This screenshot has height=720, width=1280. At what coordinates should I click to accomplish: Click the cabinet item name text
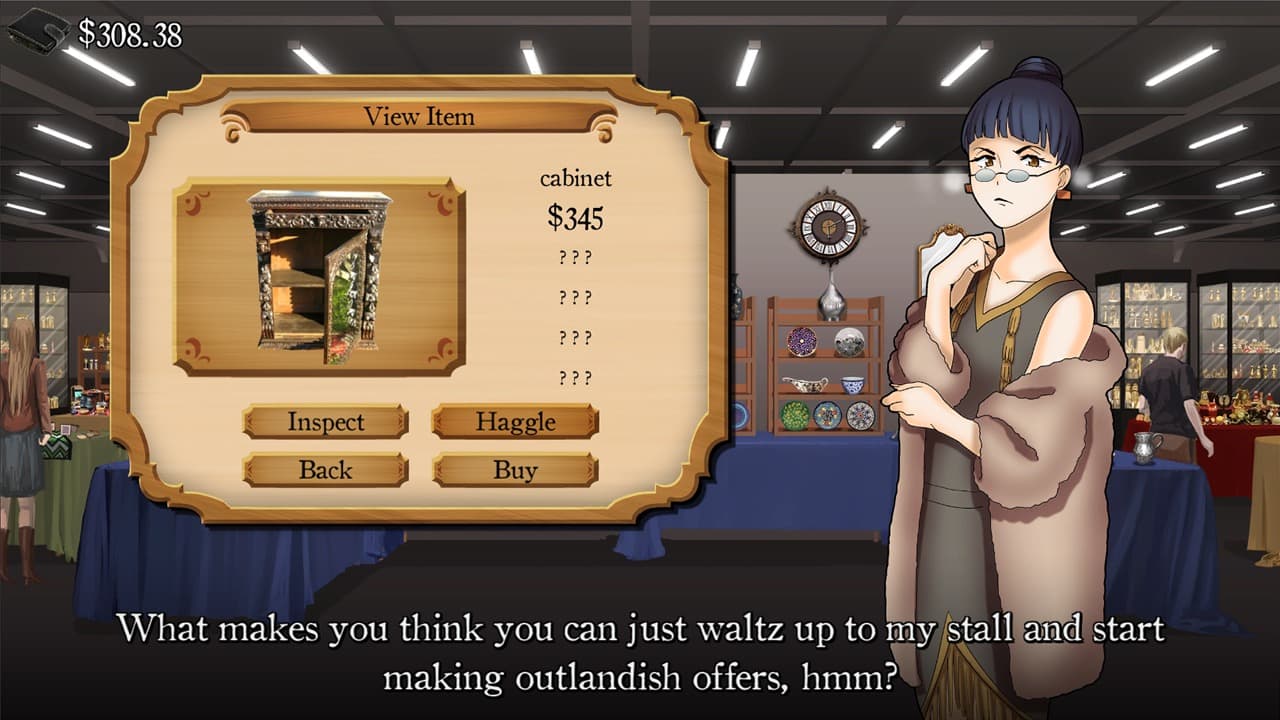tap(578, 179)
